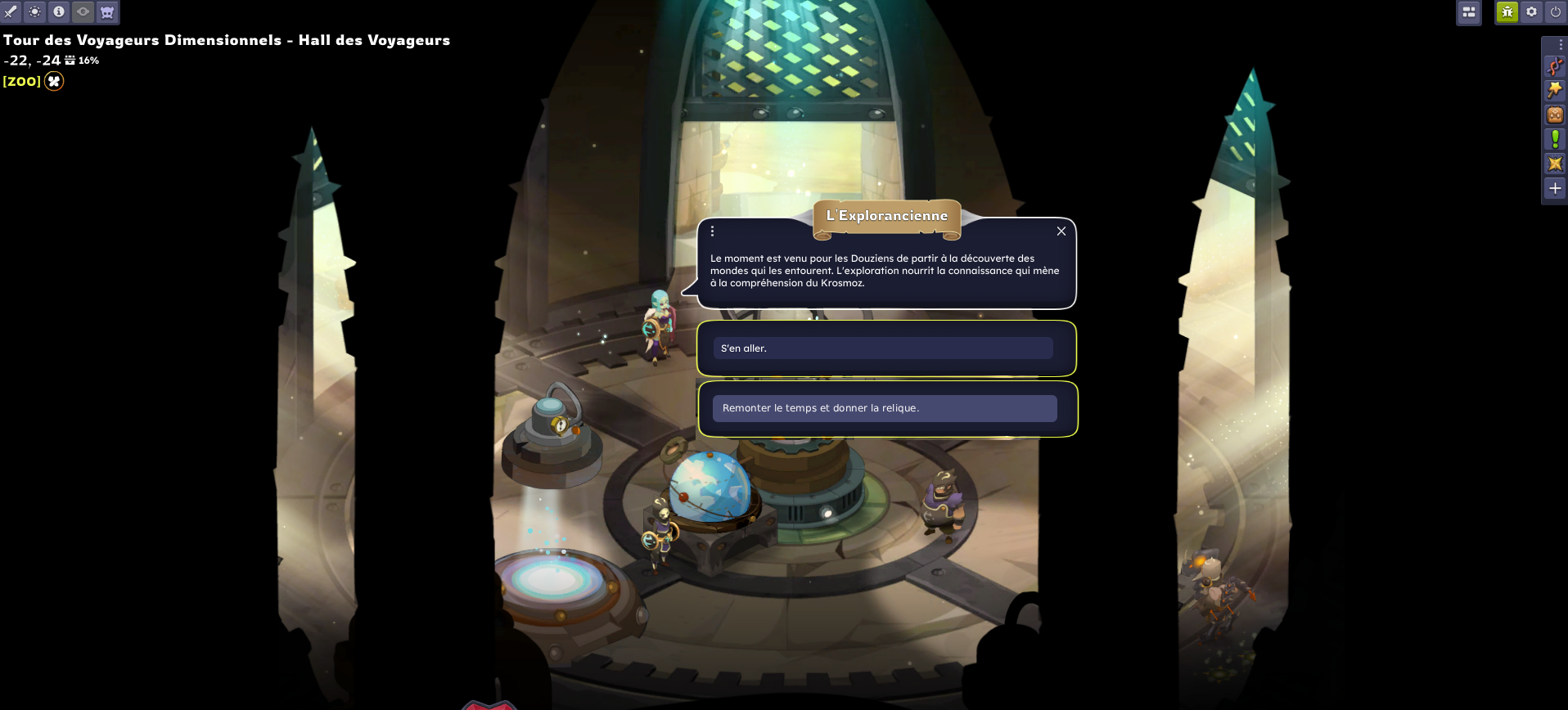
Task: Open the star wand spells icon
Action: pyautogui.click(x=1555, y=91)
